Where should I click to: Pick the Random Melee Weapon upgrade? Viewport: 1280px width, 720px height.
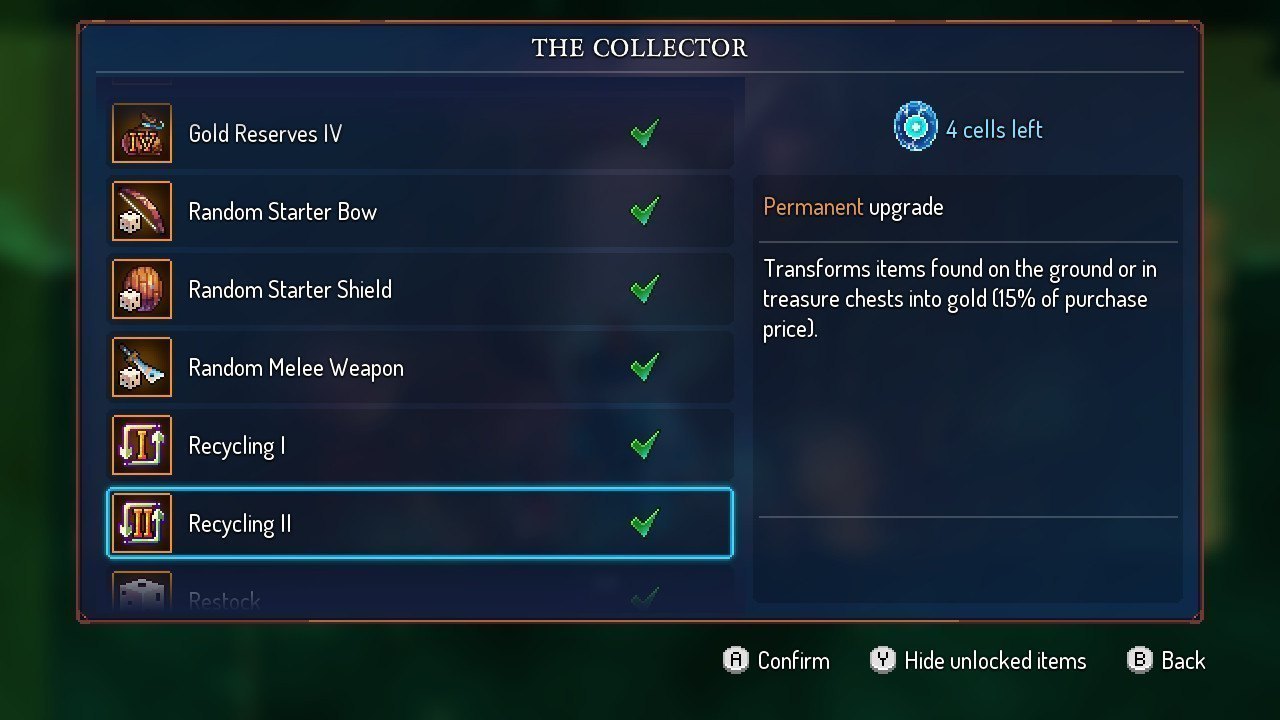tap(419, 368)
